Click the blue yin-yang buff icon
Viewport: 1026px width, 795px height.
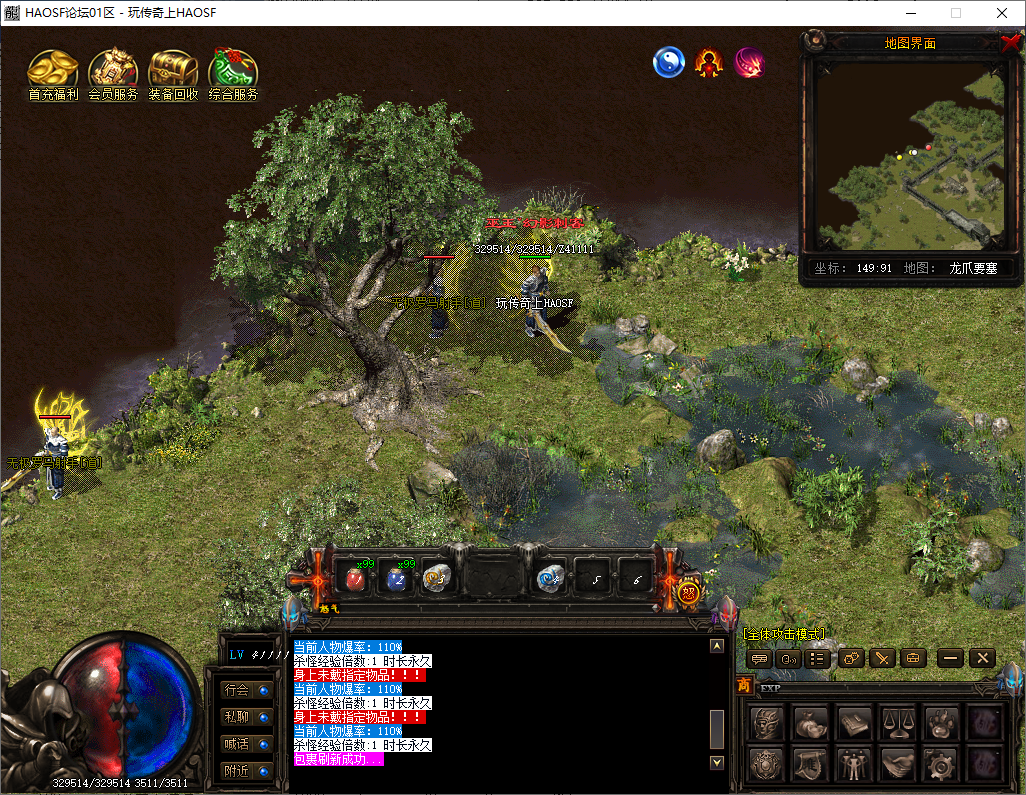point(668,63)
